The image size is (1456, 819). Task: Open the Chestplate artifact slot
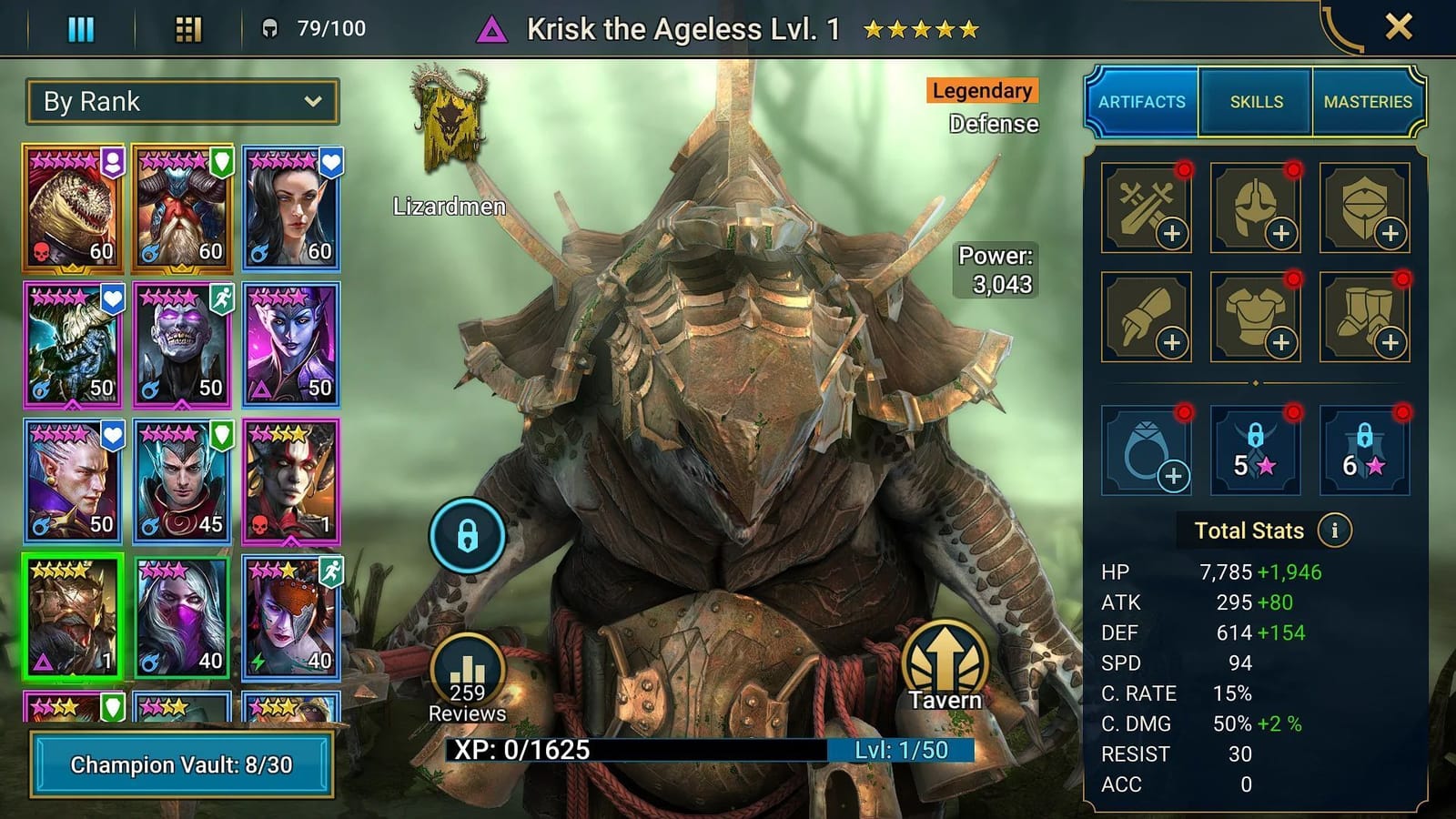click(x=1255, y=317)
